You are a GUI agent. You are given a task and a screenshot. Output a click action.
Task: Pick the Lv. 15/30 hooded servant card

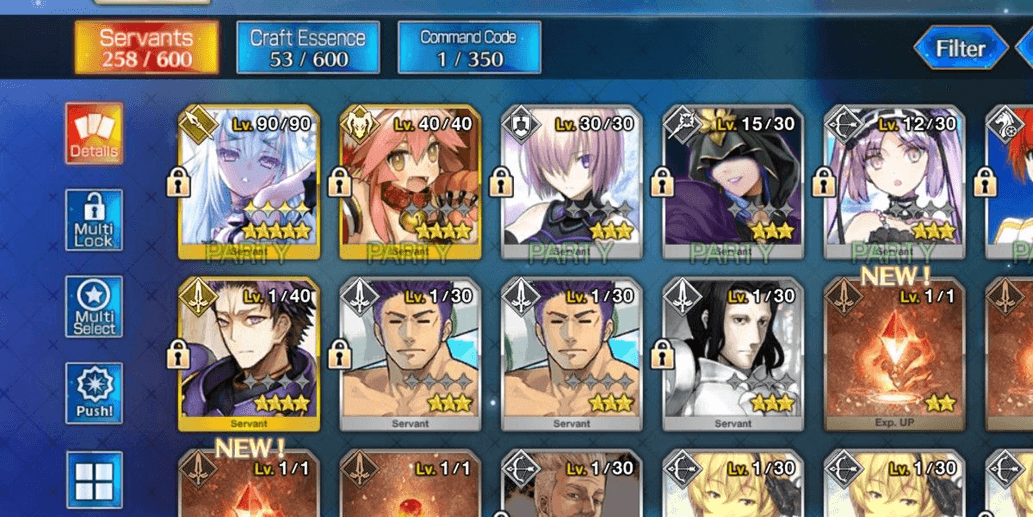click(732, 182)
